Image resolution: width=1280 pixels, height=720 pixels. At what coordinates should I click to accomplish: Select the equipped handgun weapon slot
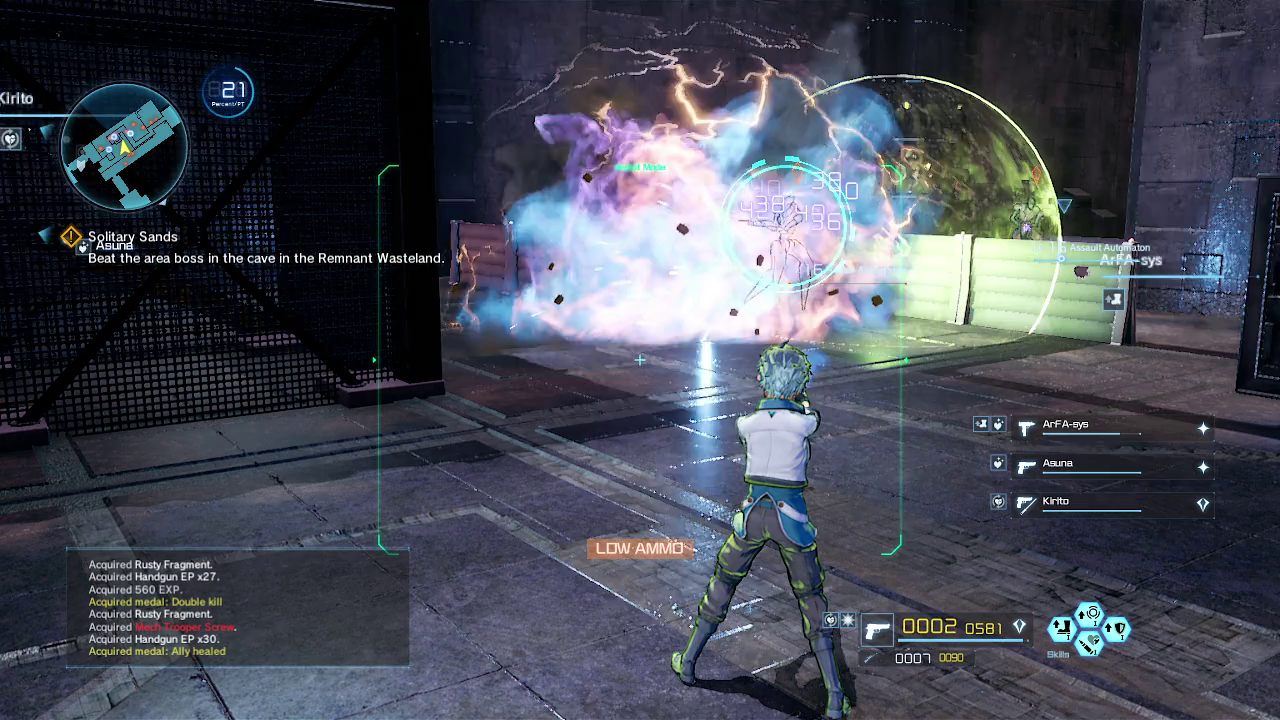pos(877,630)
